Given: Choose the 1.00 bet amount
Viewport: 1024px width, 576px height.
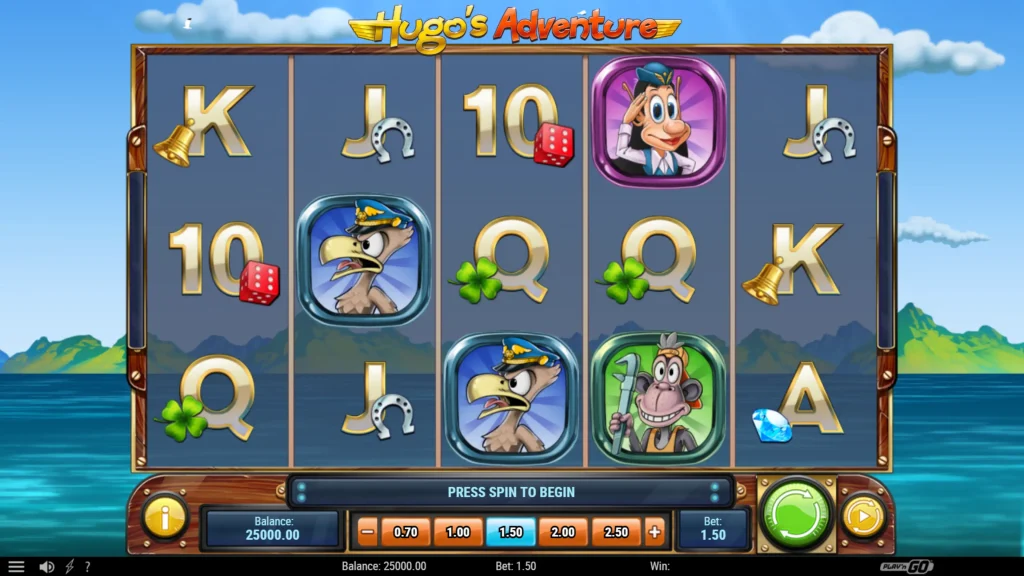Looking at the screenshot, I should [458, 532].
